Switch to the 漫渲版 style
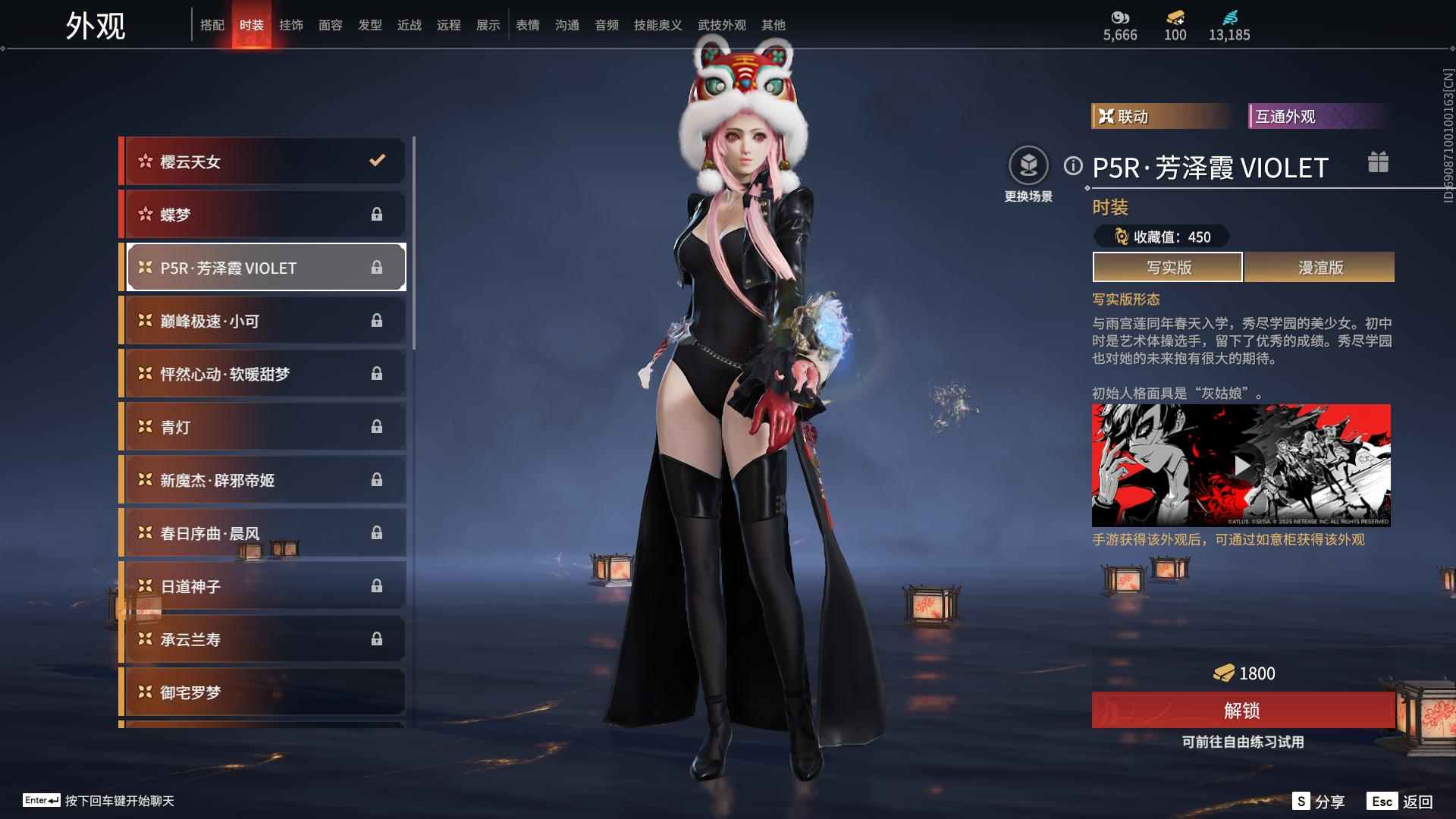 1319,267
